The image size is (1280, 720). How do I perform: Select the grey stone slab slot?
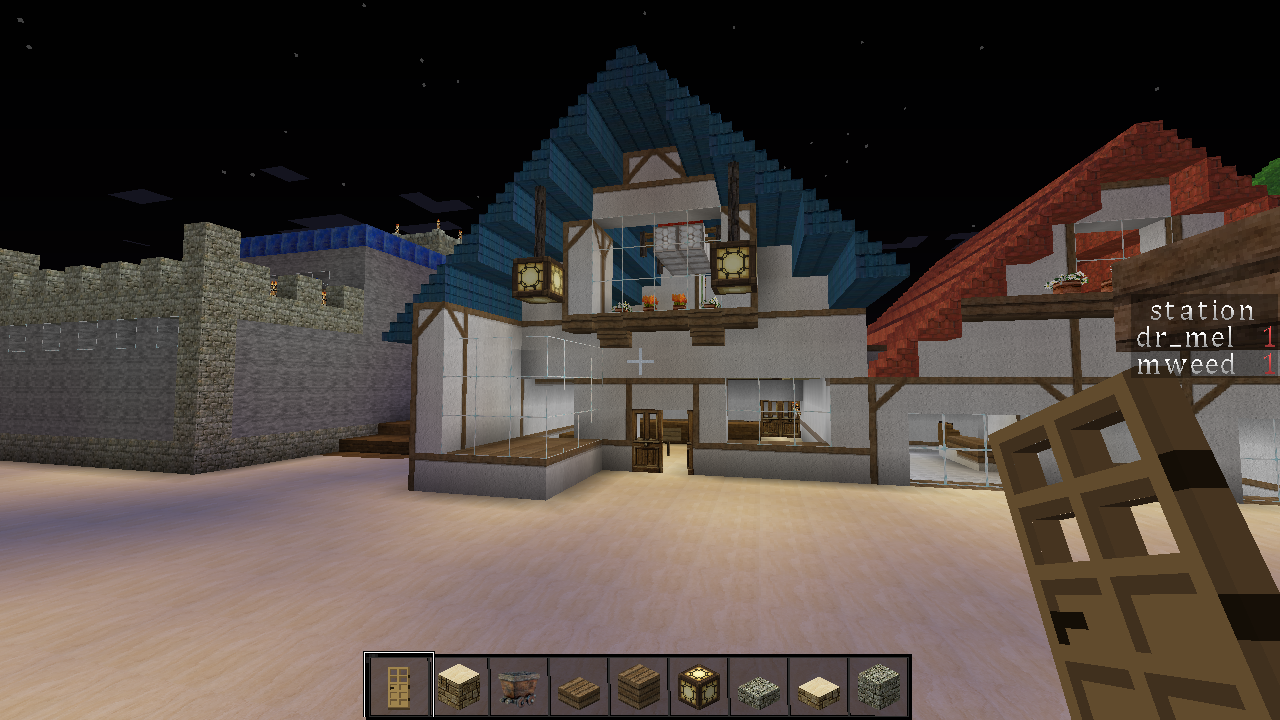point(759,686)
